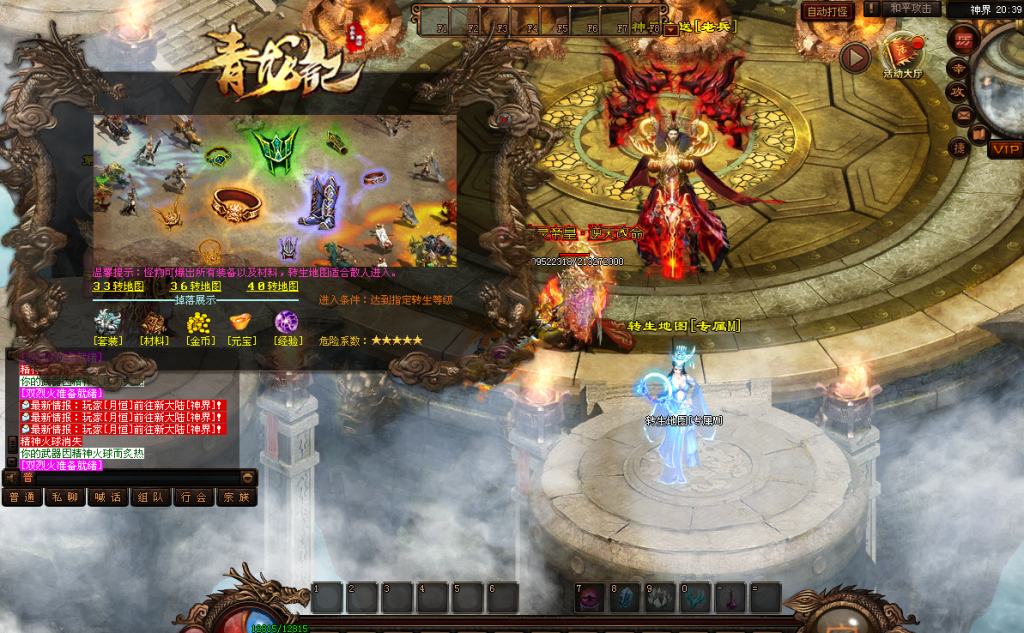The height and width of the screenshot is (633, 1024).
Task: Change the 和平攻击 attack mode
Action: [910, 9]
